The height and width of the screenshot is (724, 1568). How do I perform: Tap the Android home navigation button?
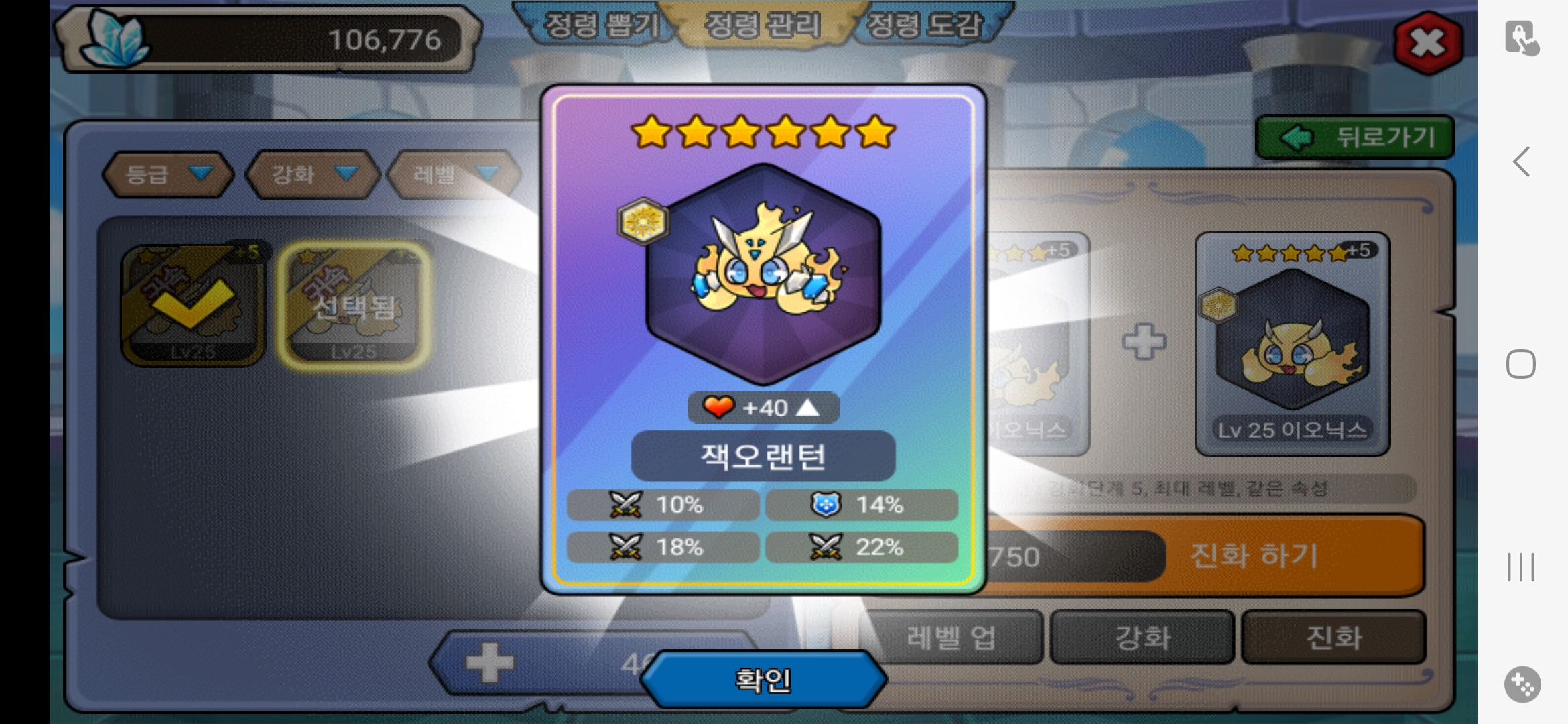click(x=1521, y=364)
